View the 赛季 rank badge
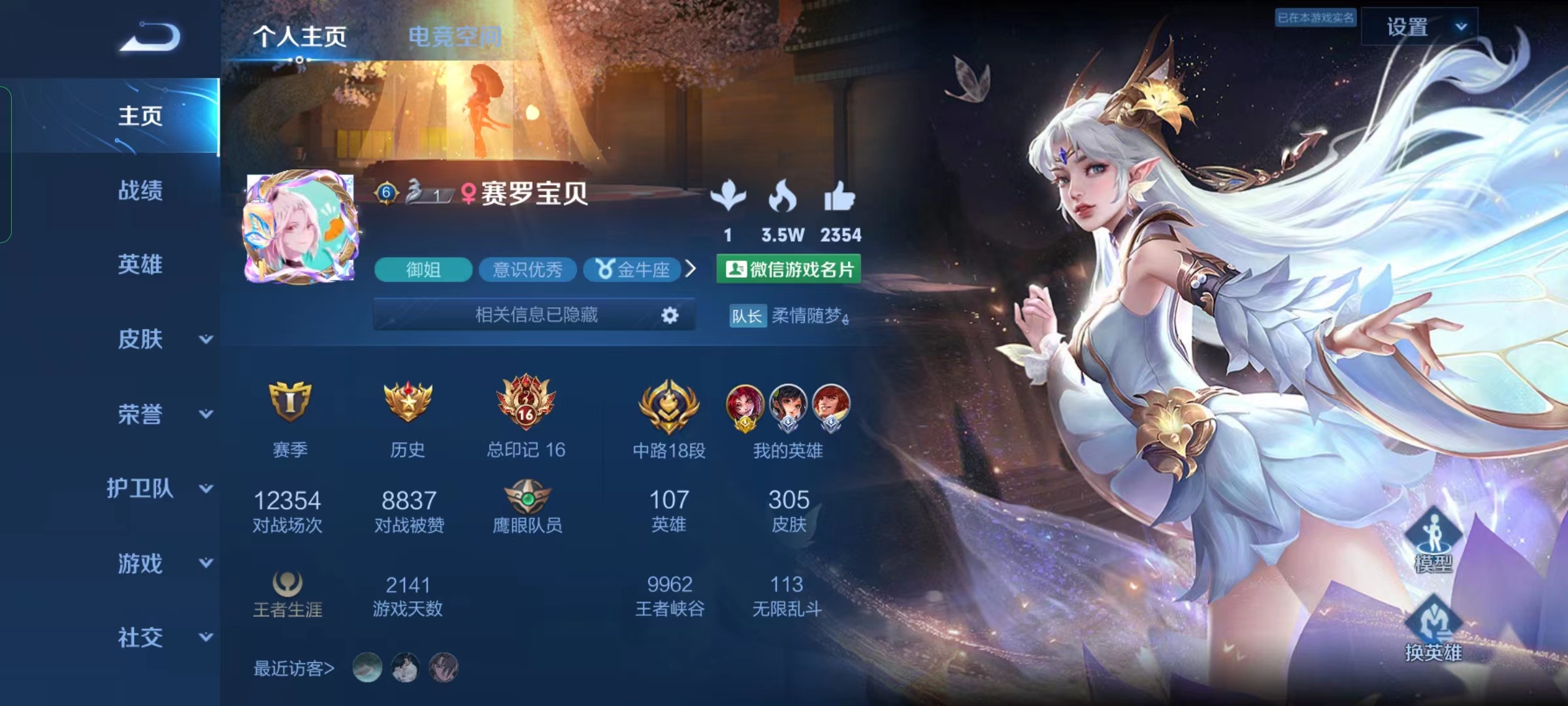Image resolution: width=1568 pixels, height=706 pixels. (289, 402)
